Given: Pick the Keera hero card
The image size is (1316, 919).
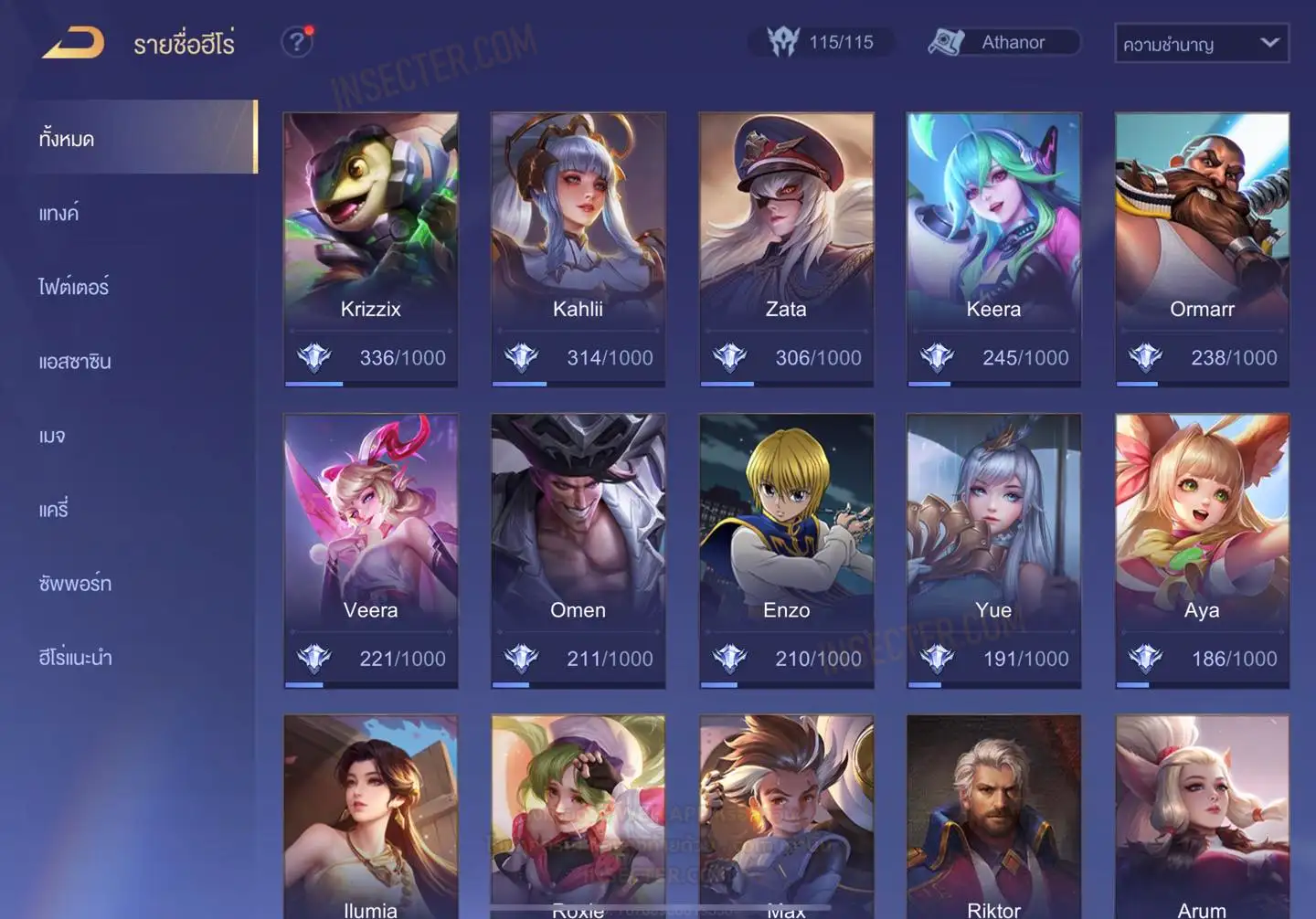Looking at the screenshot, I should click(x=993, y=248).
